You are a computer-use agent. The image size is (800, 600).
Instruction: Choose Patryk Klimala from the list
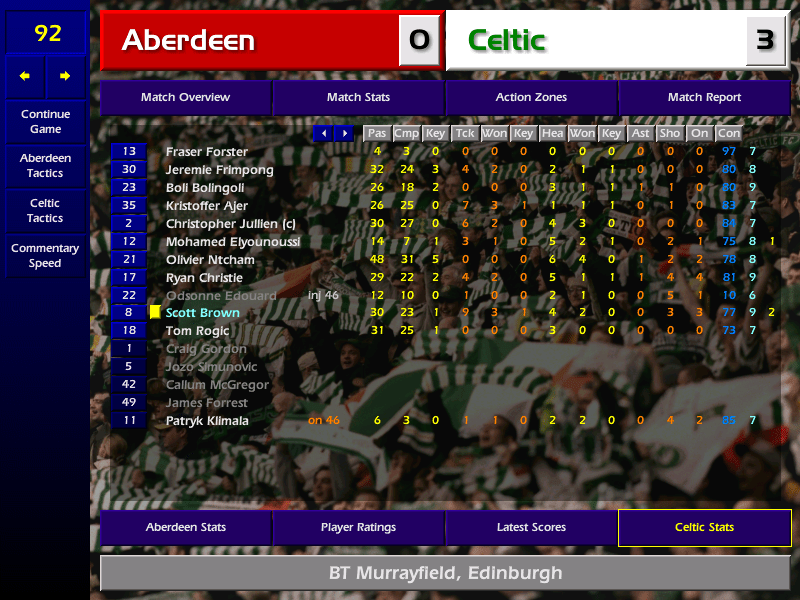pos(206,421)
